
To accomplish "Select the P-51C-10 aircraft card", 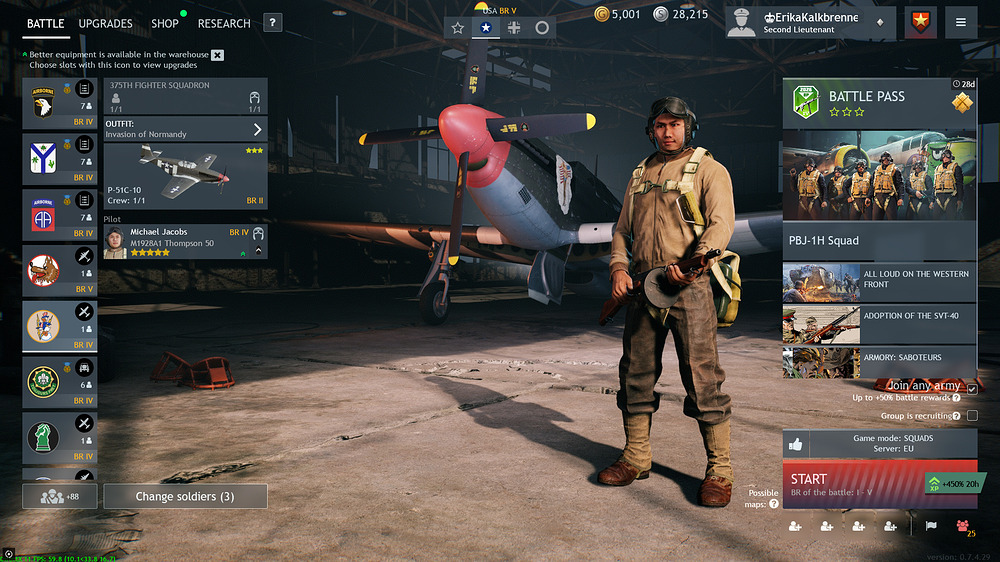I will [185, 175].
